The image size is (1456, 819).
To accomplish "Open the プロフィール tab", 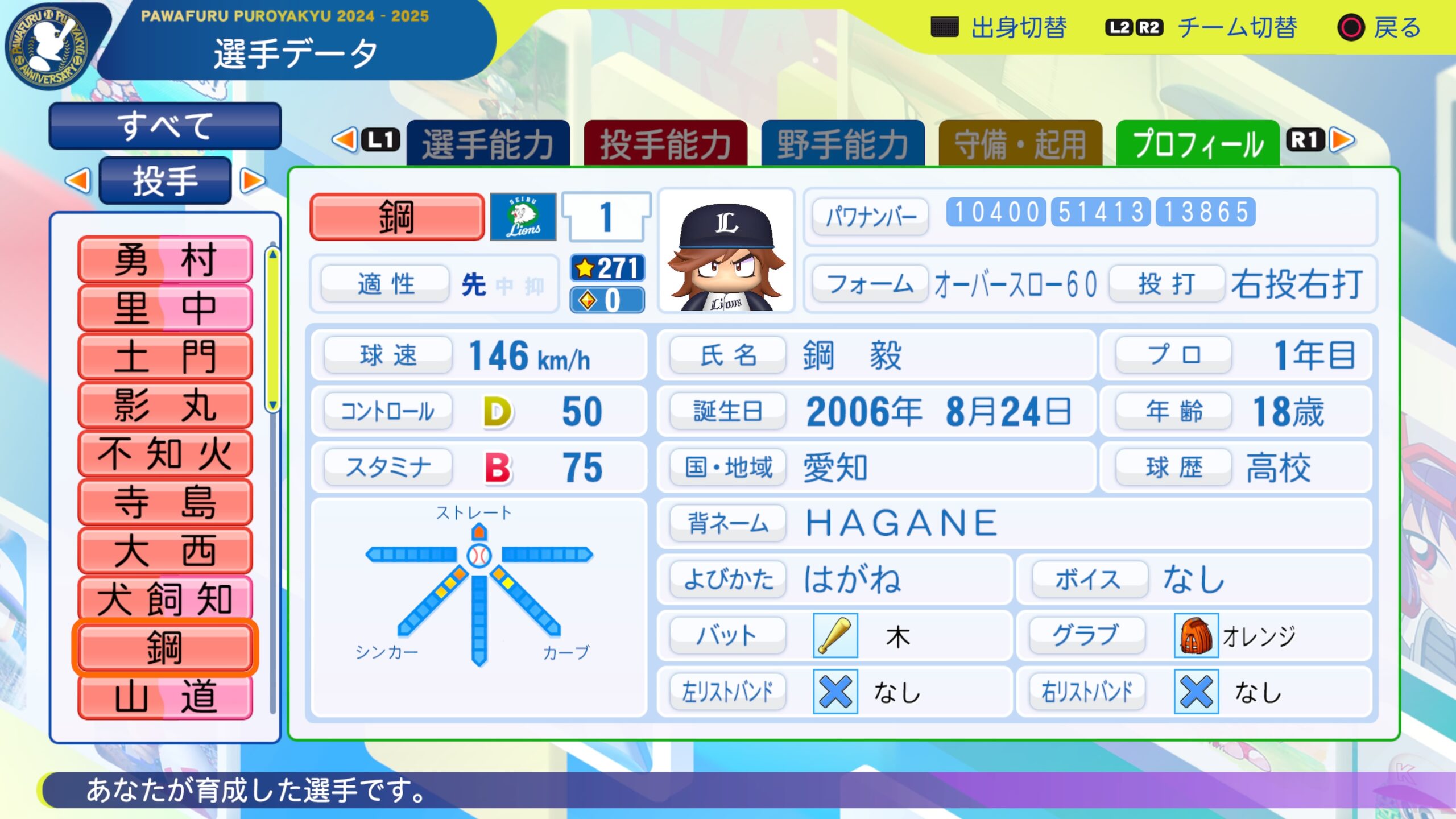I will click(1198, 144).
